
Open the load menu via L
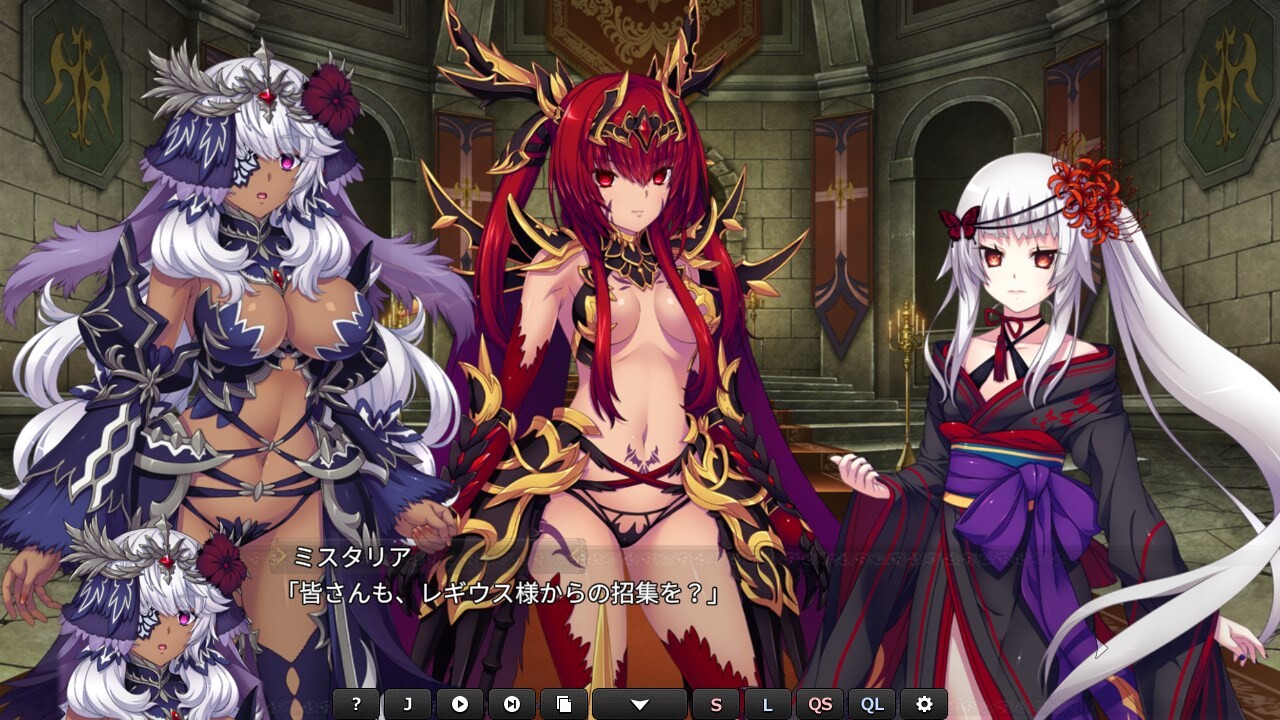769,703
